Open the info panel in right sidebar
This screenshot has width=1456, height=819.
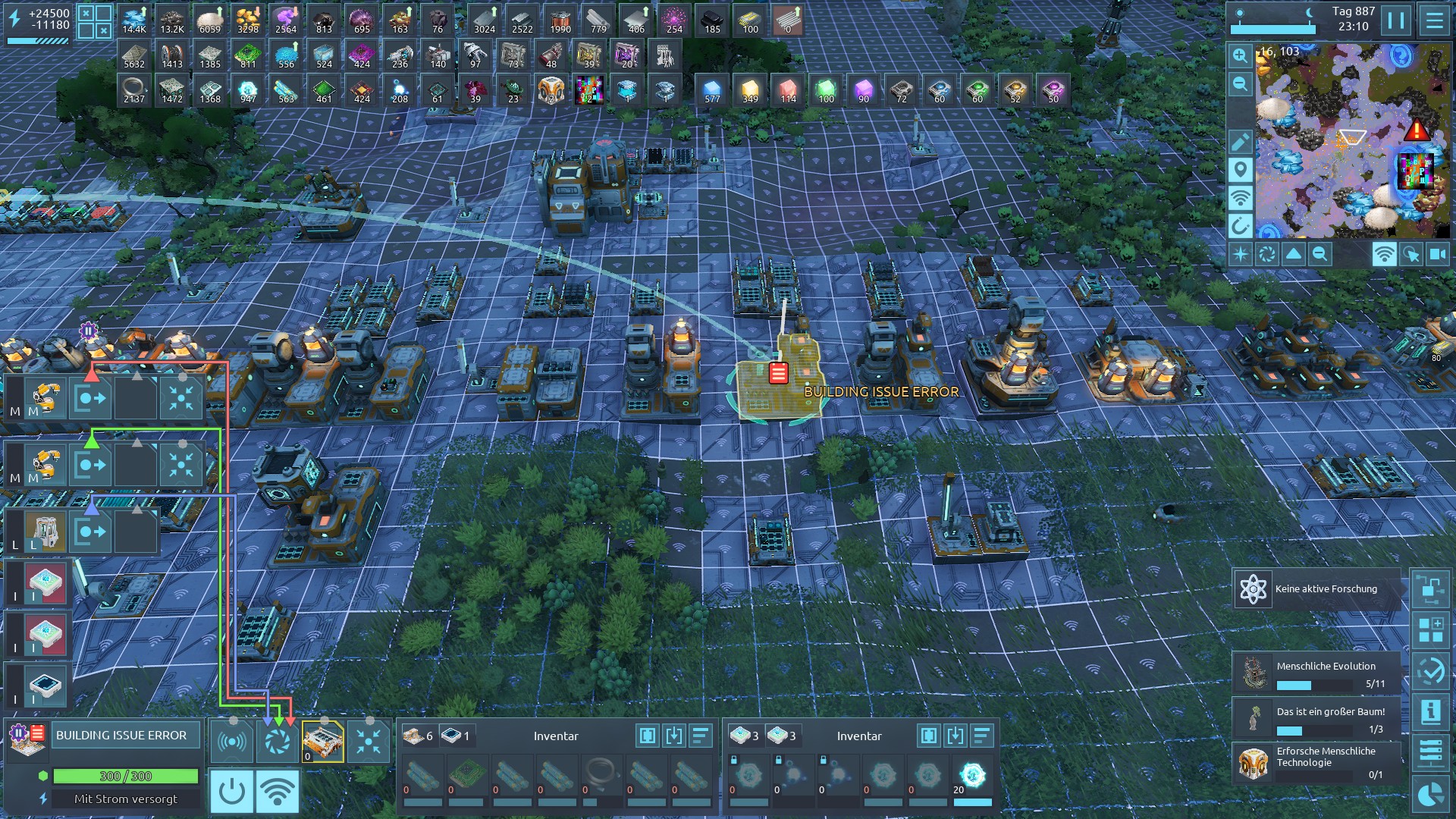[1431, 711]
